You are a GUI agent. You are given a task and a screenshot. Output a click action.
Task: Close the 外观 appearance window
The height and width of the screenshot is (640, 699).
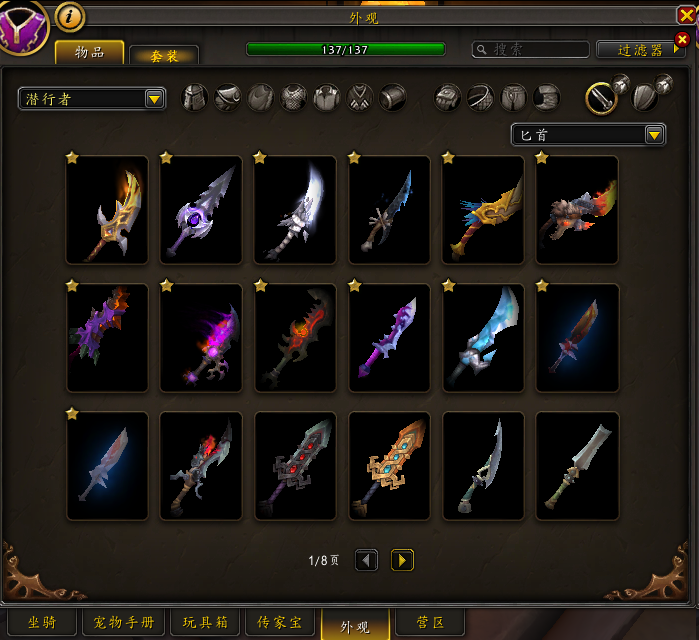tap(685, 15)
